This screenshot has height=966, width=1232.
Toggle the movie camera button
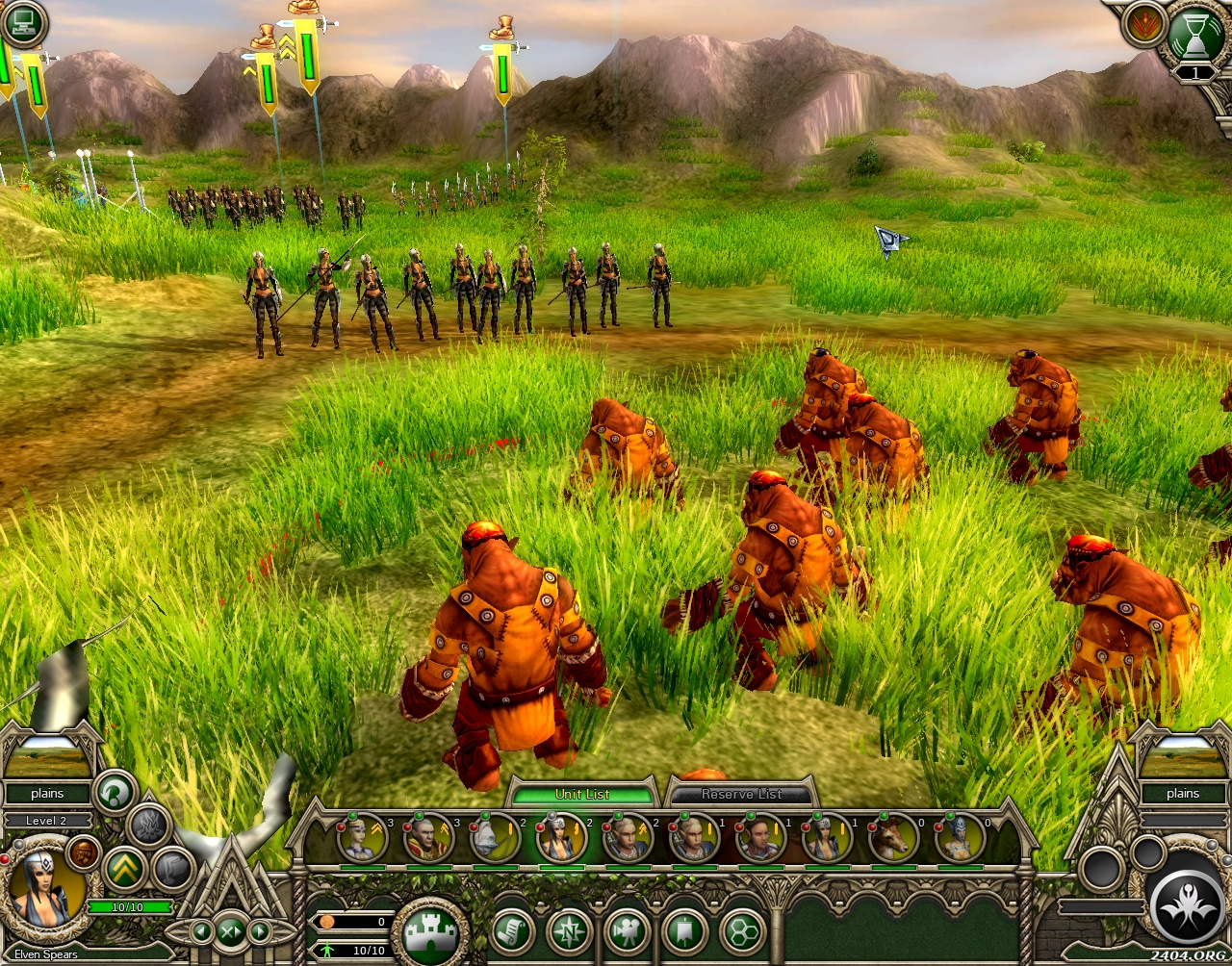pyautogui.click(x=627, y=931)
